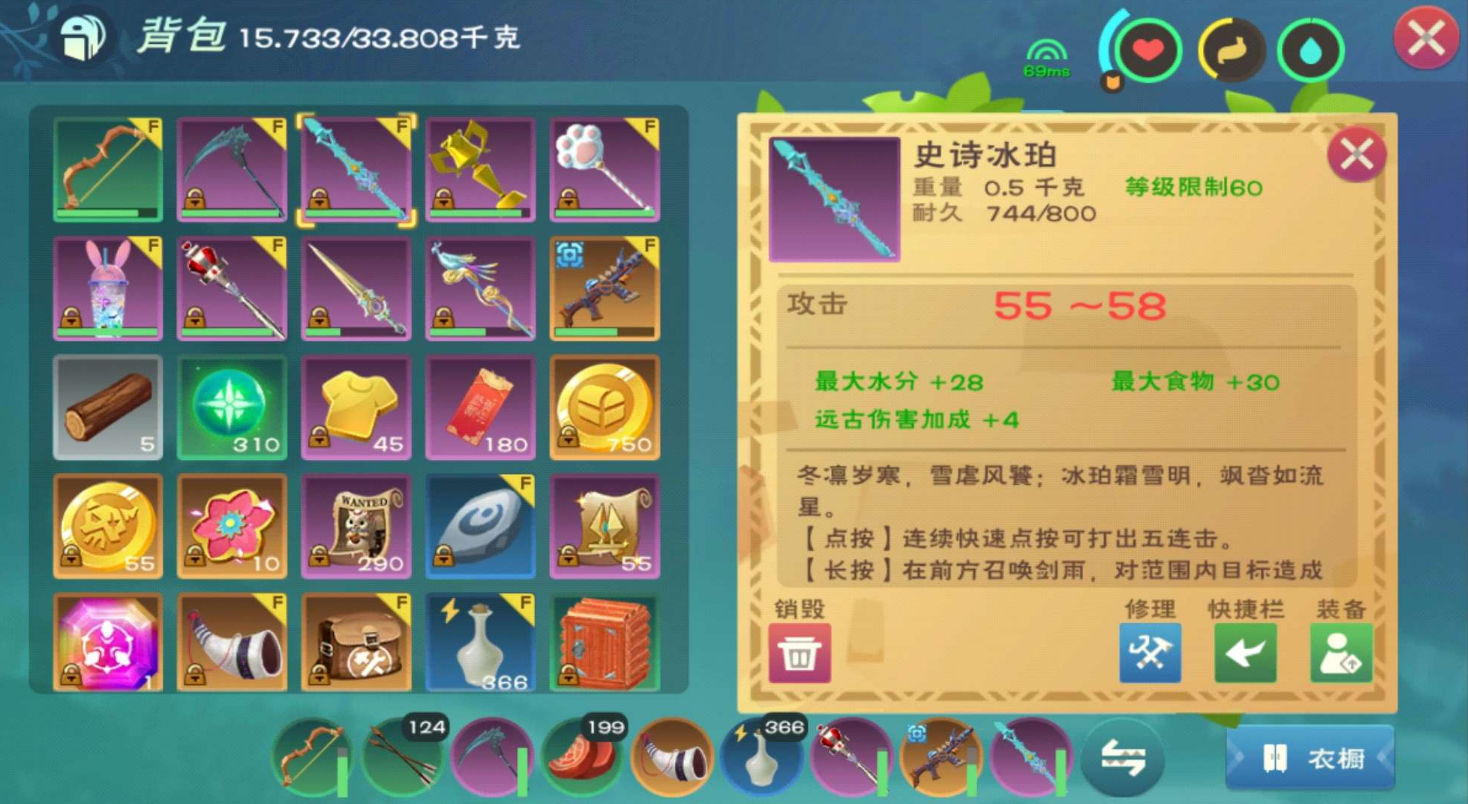
Task: Select the bow in the hotbar
Action: [315, 758]
